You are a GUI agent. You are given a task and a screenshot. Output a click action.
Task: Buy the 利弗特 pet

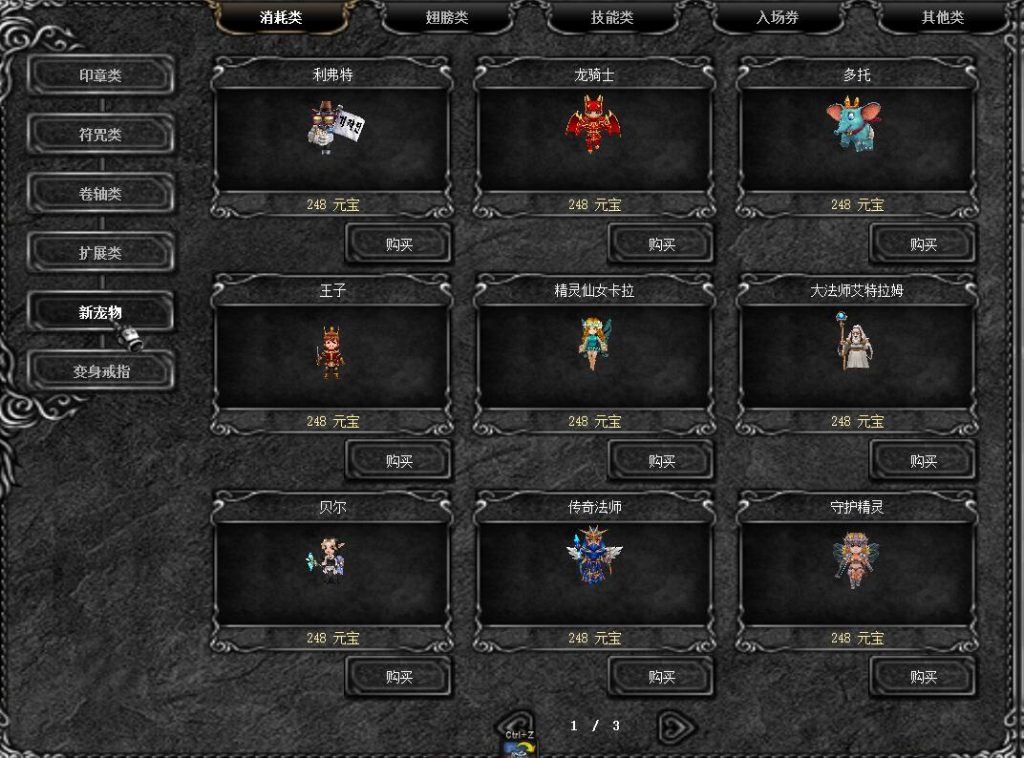[x=398, y=244]
